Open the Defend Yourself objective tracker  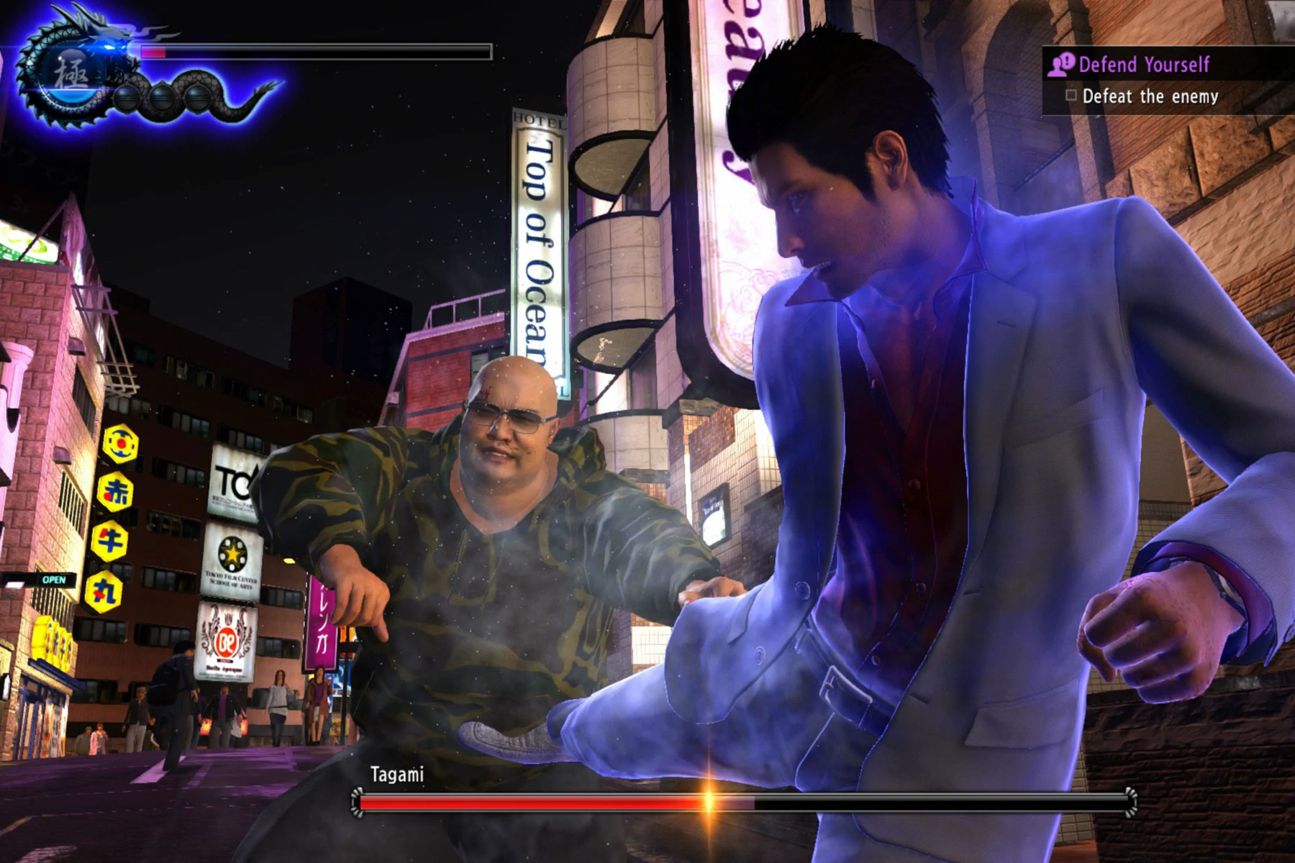(1143, 65)
